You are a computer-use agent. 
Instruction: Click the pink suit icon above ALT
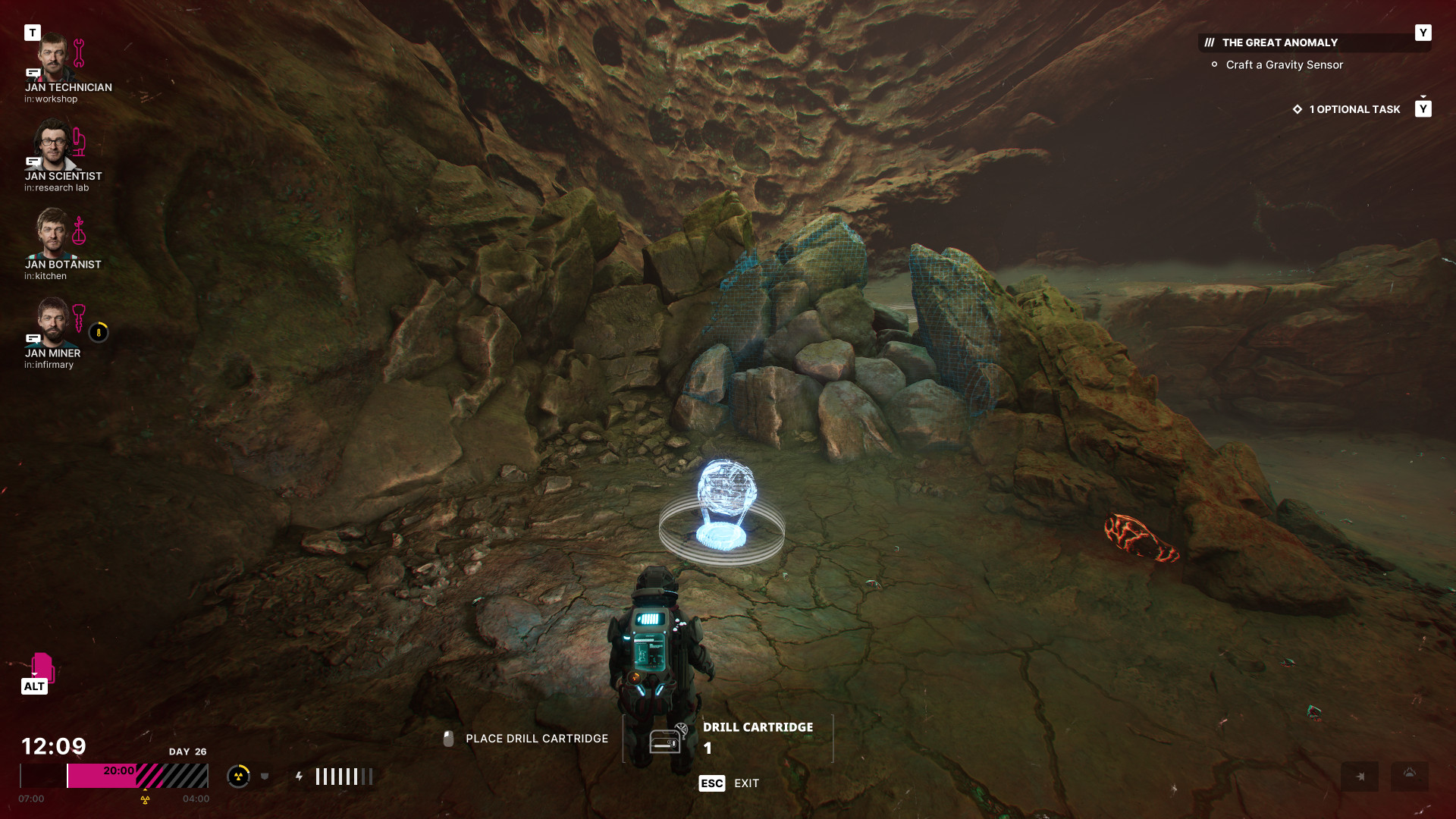[42, 667]
